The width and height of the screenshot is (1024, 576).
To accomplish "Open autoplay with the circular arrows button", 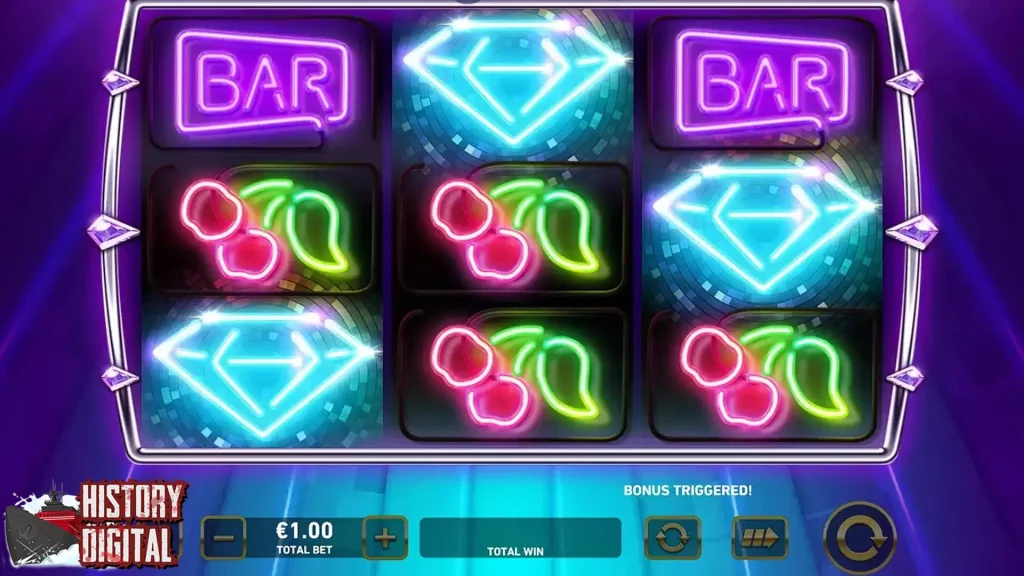I will (x=673, y=538).
